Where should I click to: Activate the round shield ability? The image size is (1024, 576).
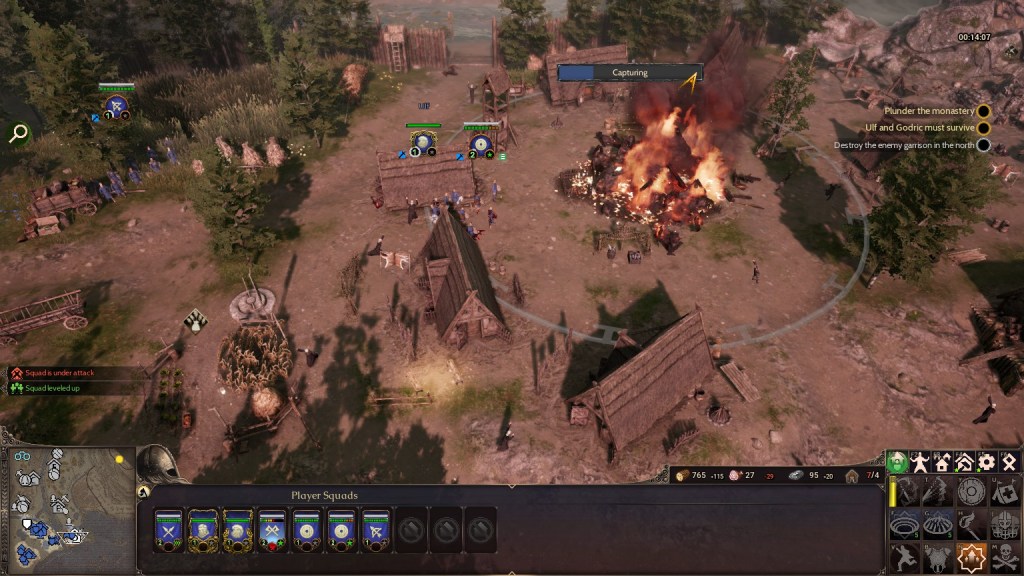(971, 490)
